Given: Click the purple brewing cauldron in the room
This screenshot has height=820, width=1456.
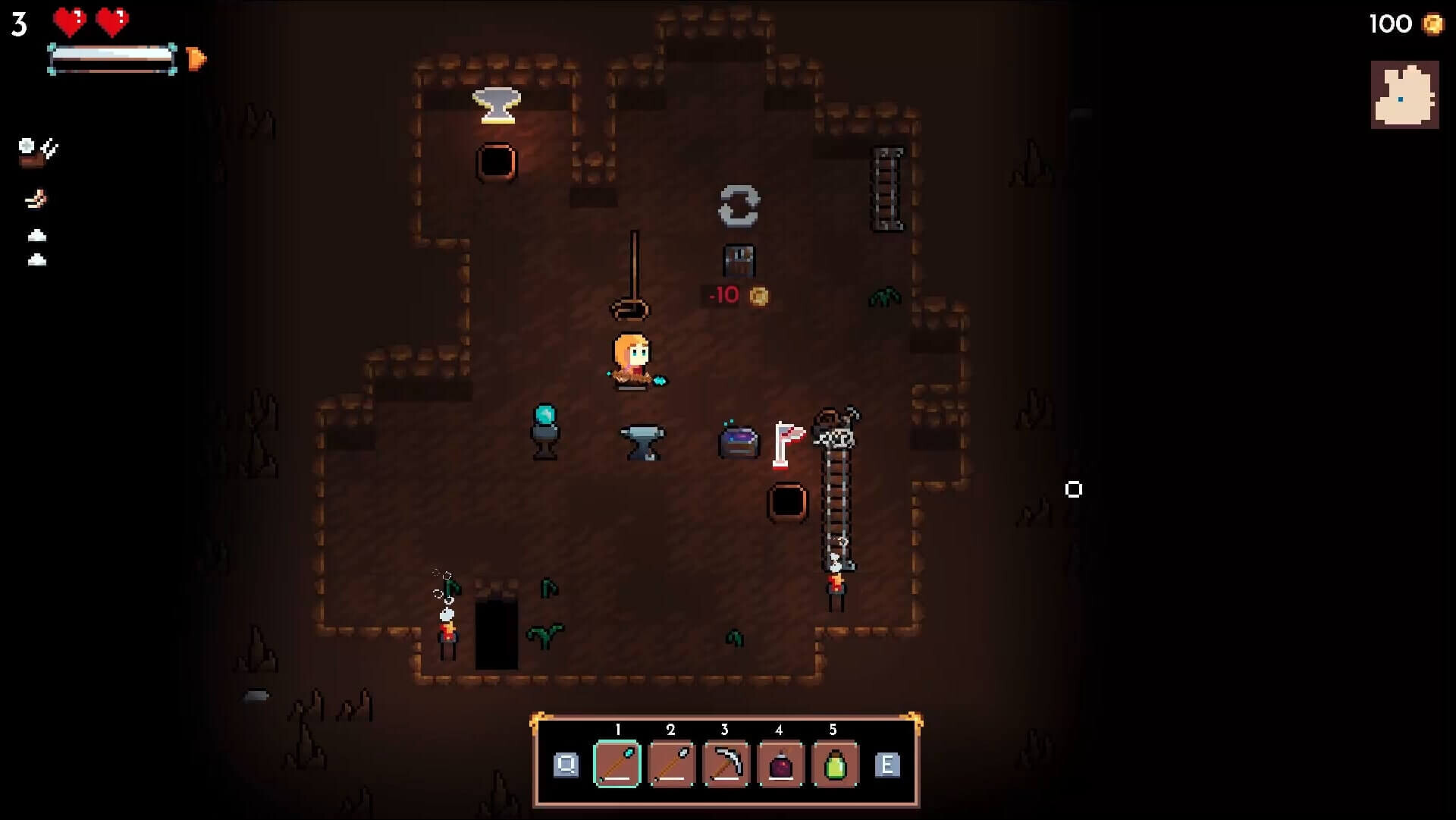Looking at the screenshot, I should tap(736, 440).
